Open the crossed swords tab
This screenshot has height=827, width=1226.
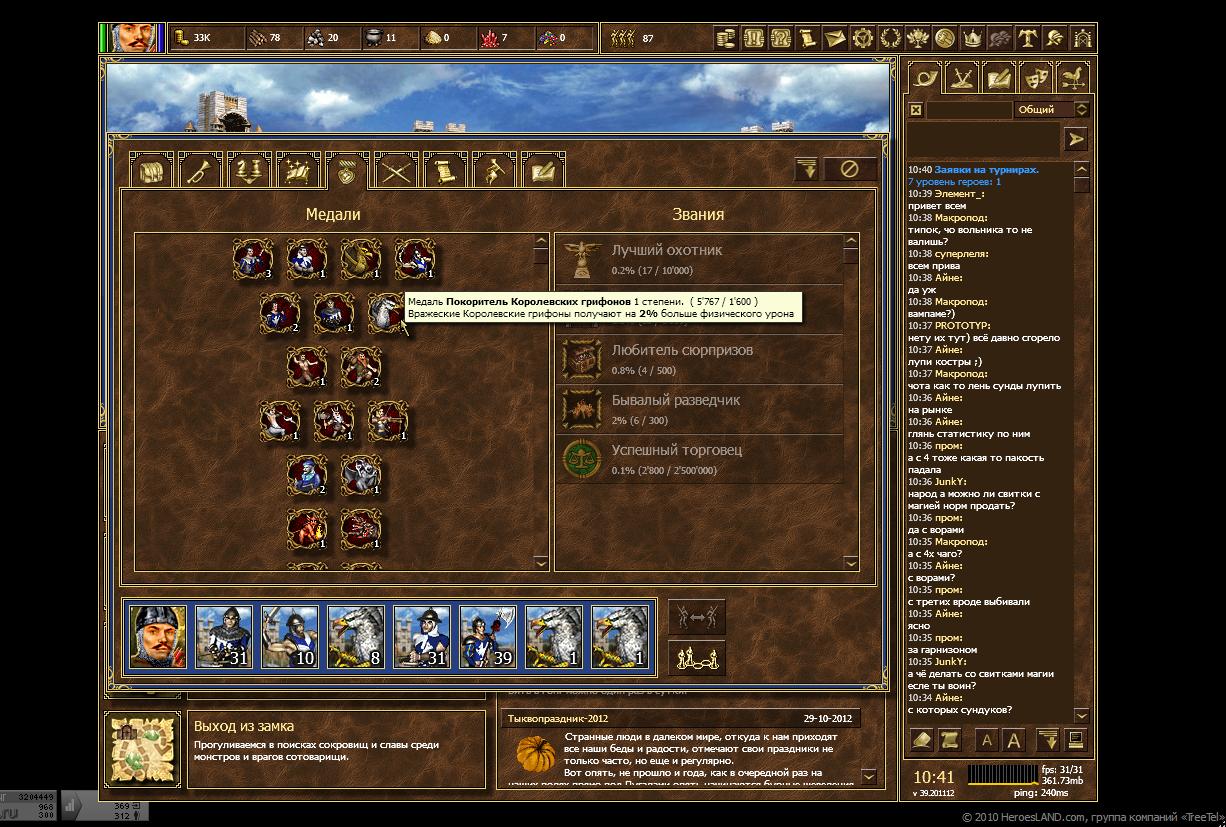pyautogui.click(x=396, y=171)
